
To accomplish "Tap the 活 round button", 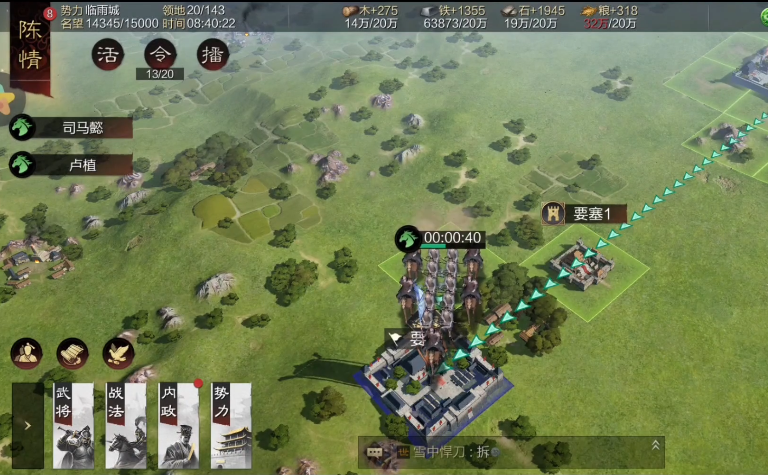I will tap(107, 55).
